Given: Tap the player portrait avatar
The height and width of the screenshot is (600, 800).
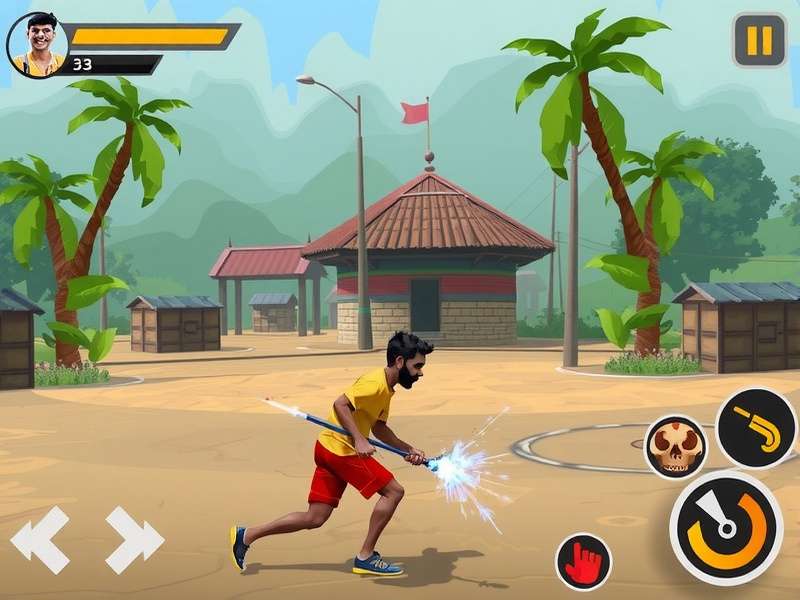Looking at the screenshot, I should (x=38, y=45).
